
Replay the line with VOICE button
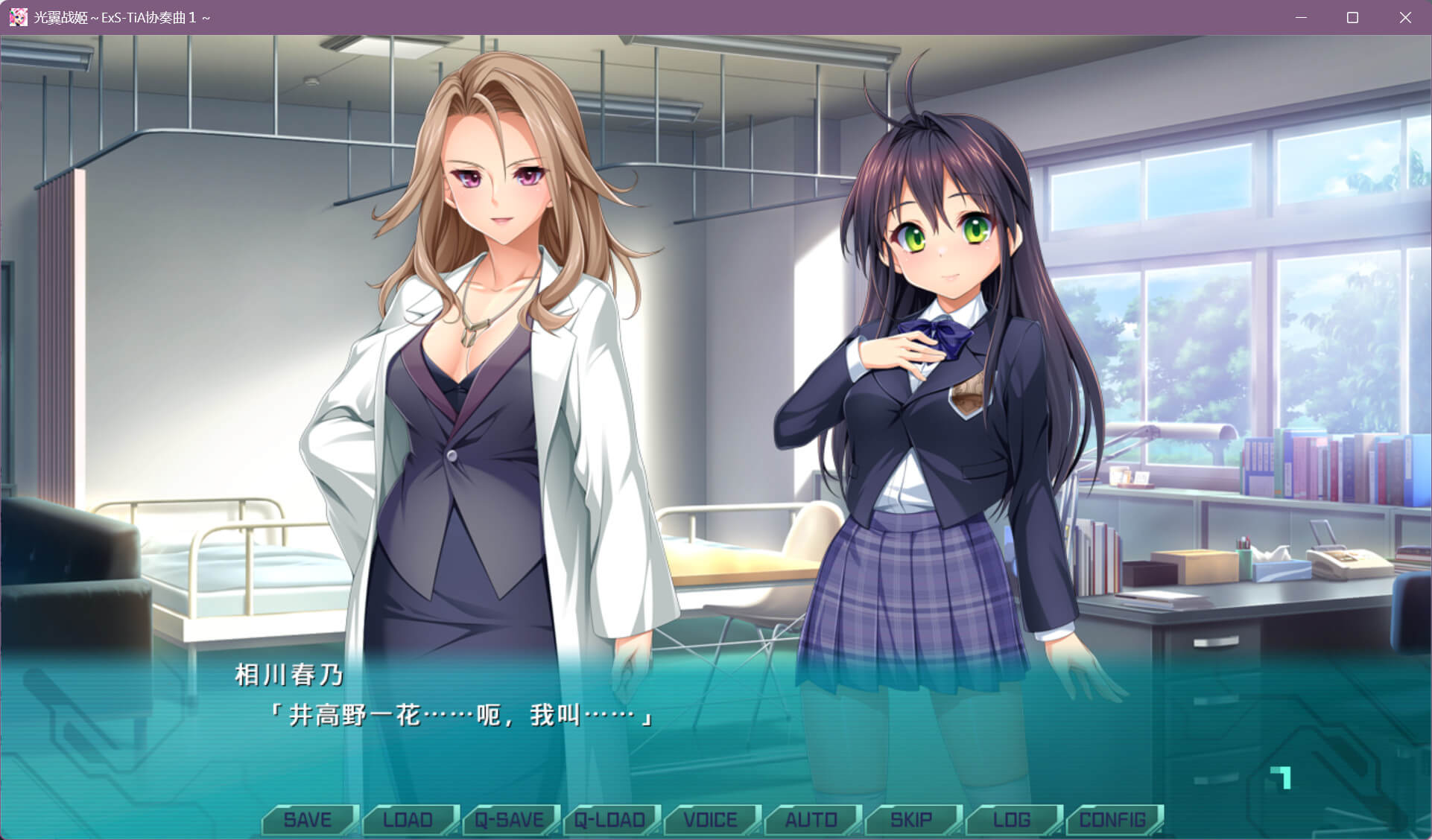tap(711, 820)
